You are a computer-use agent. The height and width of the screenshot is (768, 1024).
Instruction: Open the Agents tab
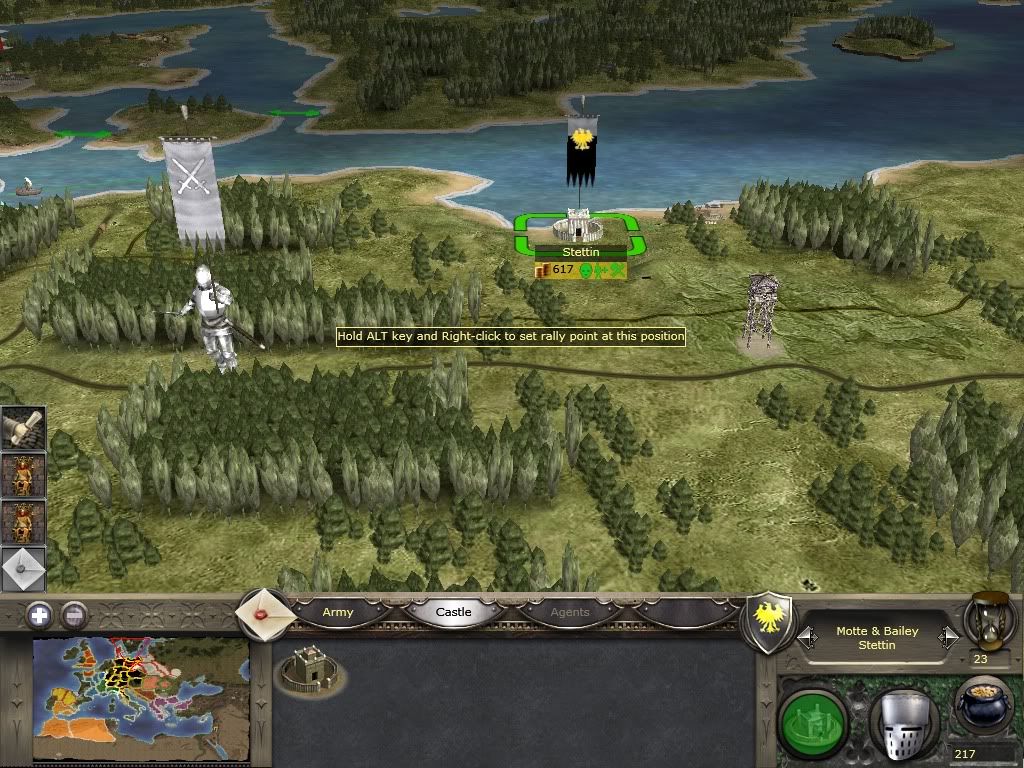[x=570, y=612]
